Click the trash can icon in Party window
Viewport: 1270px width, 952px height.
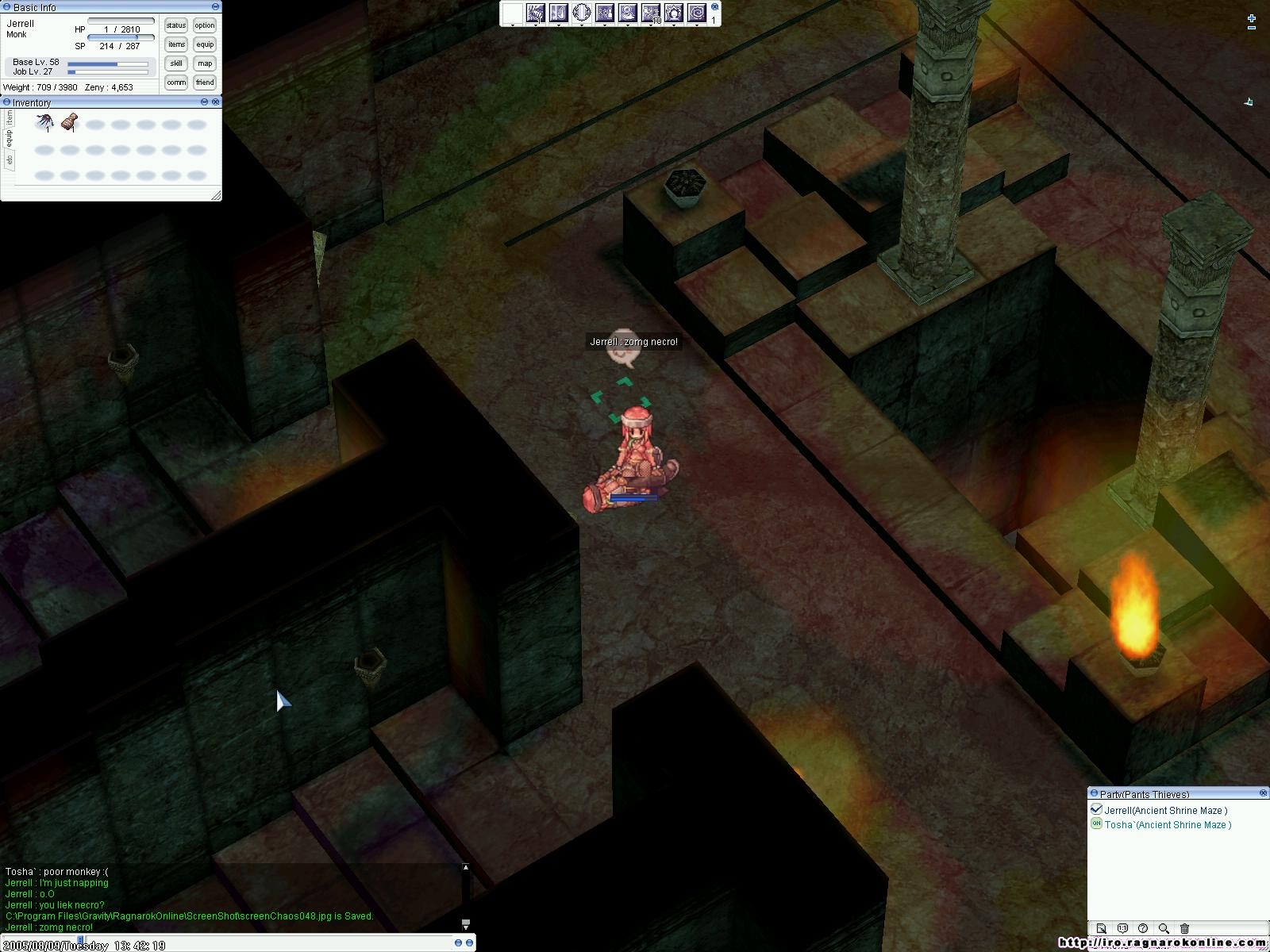pos(1184,928)
